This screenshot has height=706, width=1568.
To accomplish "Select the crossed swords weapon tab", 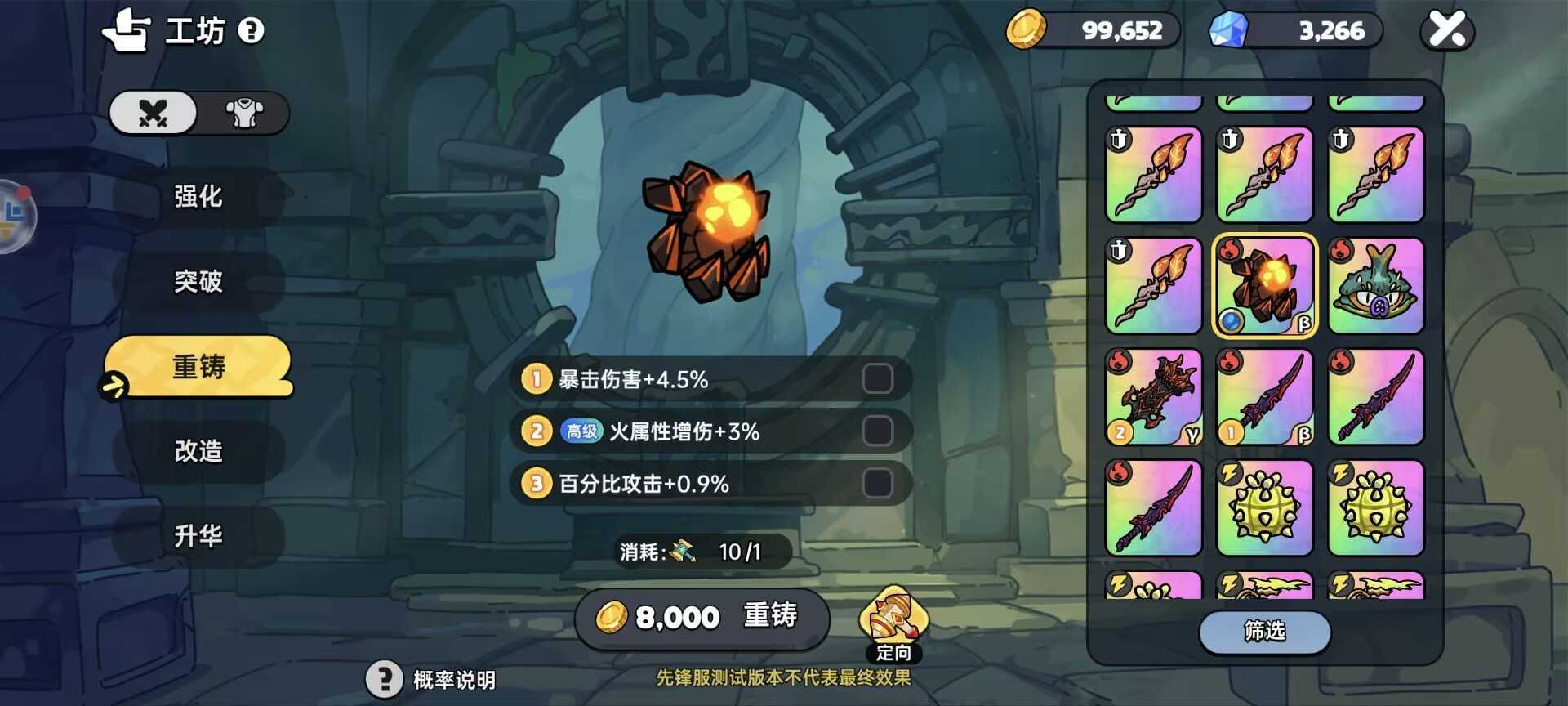I will [x=153, y=114].
